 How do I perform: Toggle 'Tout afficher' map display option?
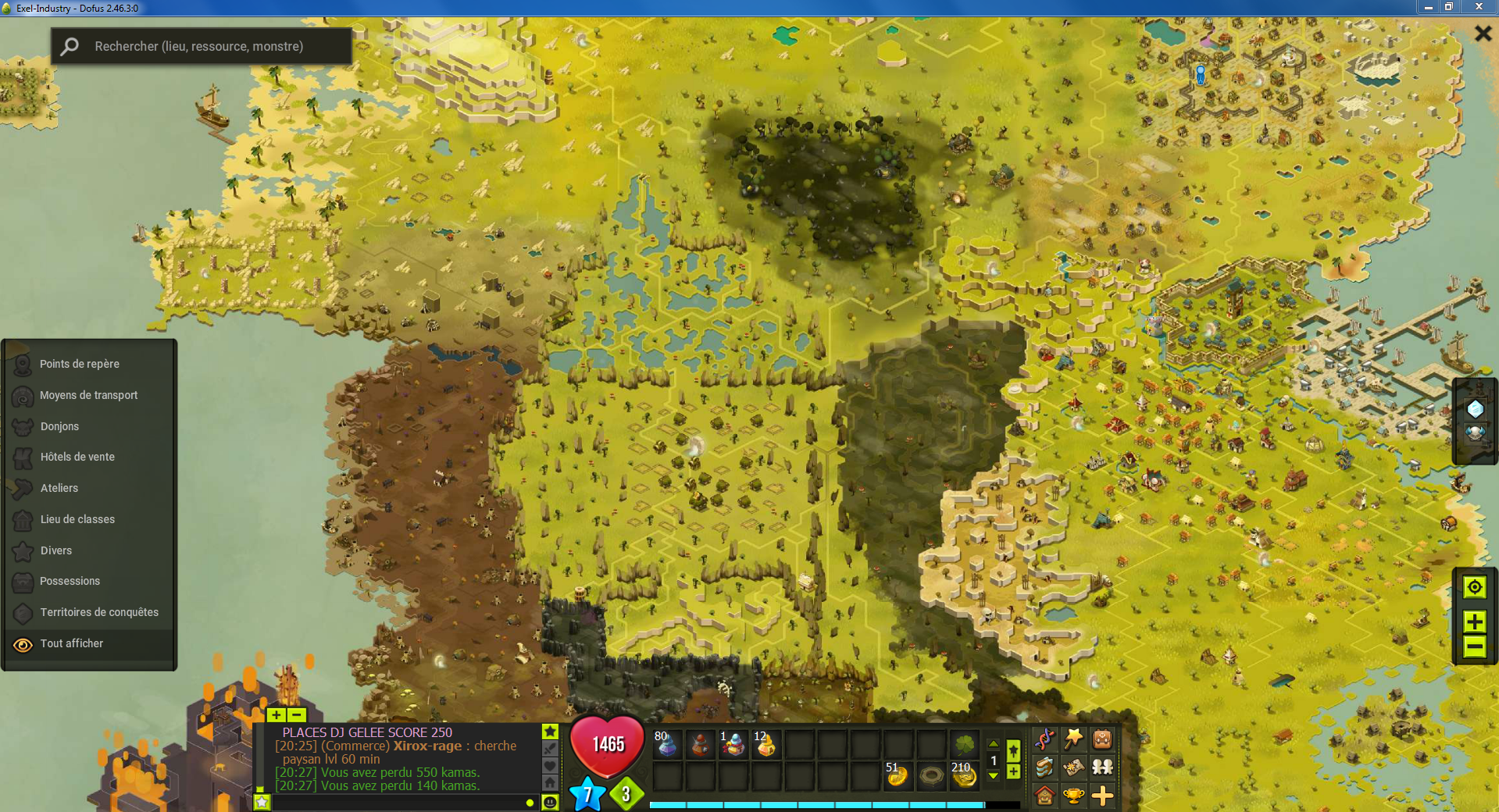coord(71,643)
